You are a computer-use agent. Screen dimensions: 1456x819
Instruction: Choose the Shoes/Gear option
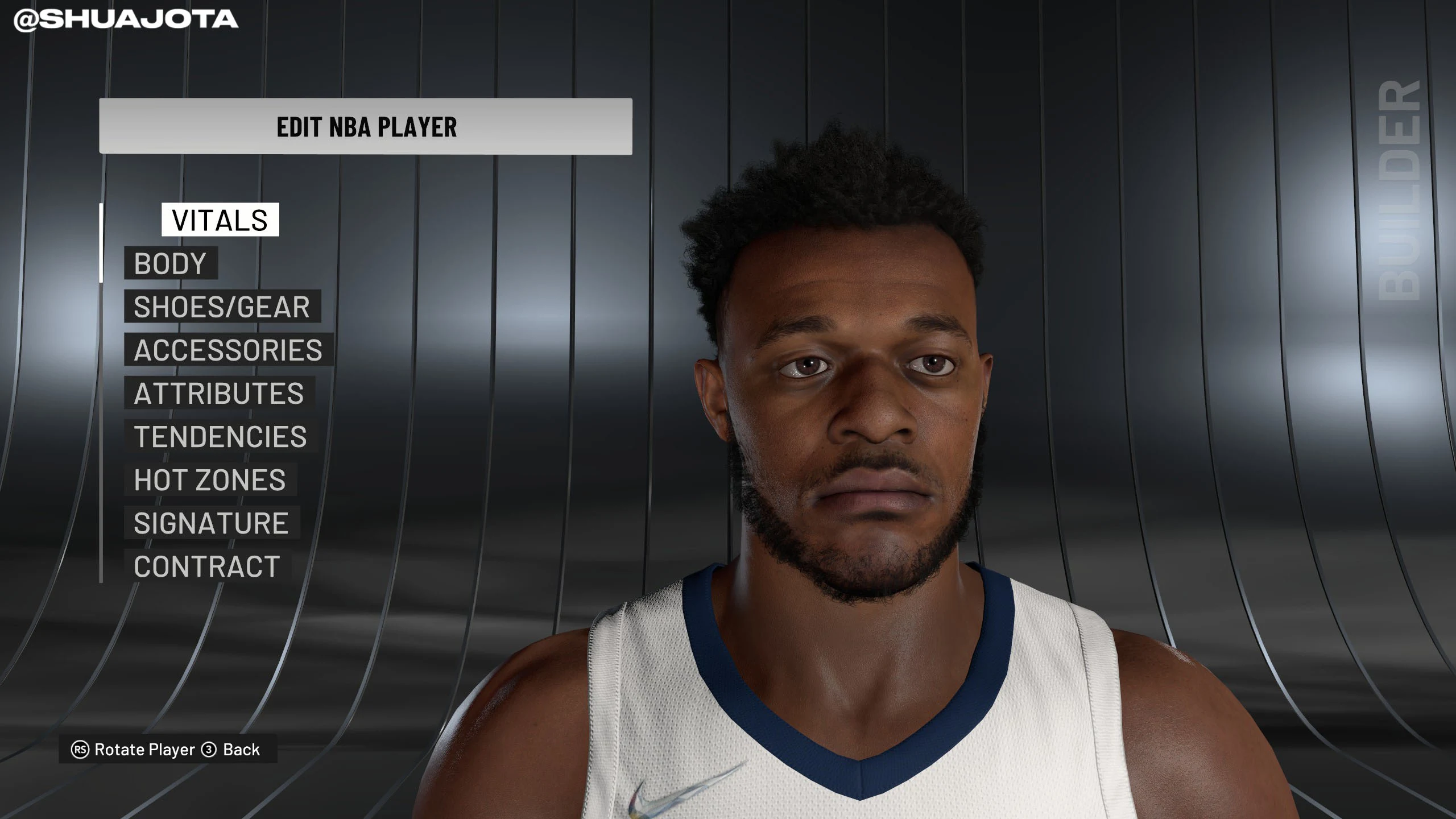pos(222,307)
